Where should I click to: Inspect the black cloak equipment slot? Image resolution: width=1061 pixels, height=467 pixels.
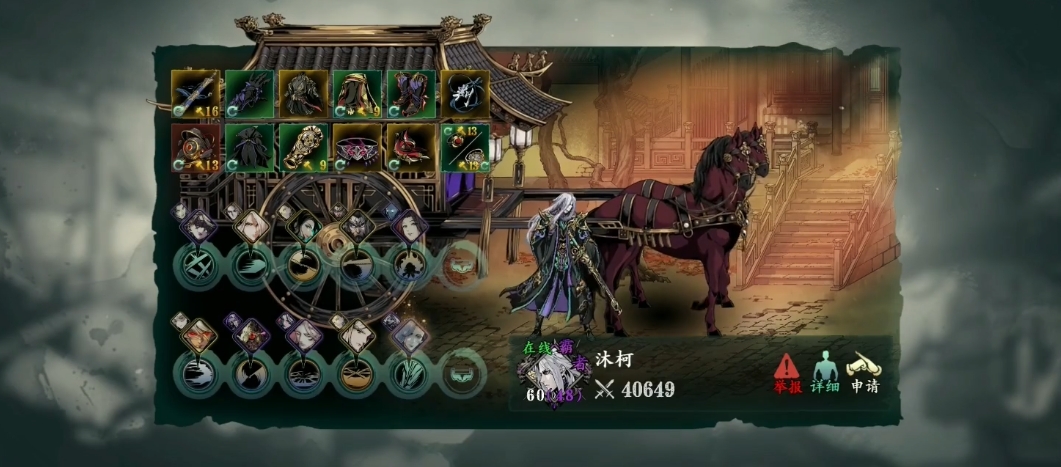249,147
